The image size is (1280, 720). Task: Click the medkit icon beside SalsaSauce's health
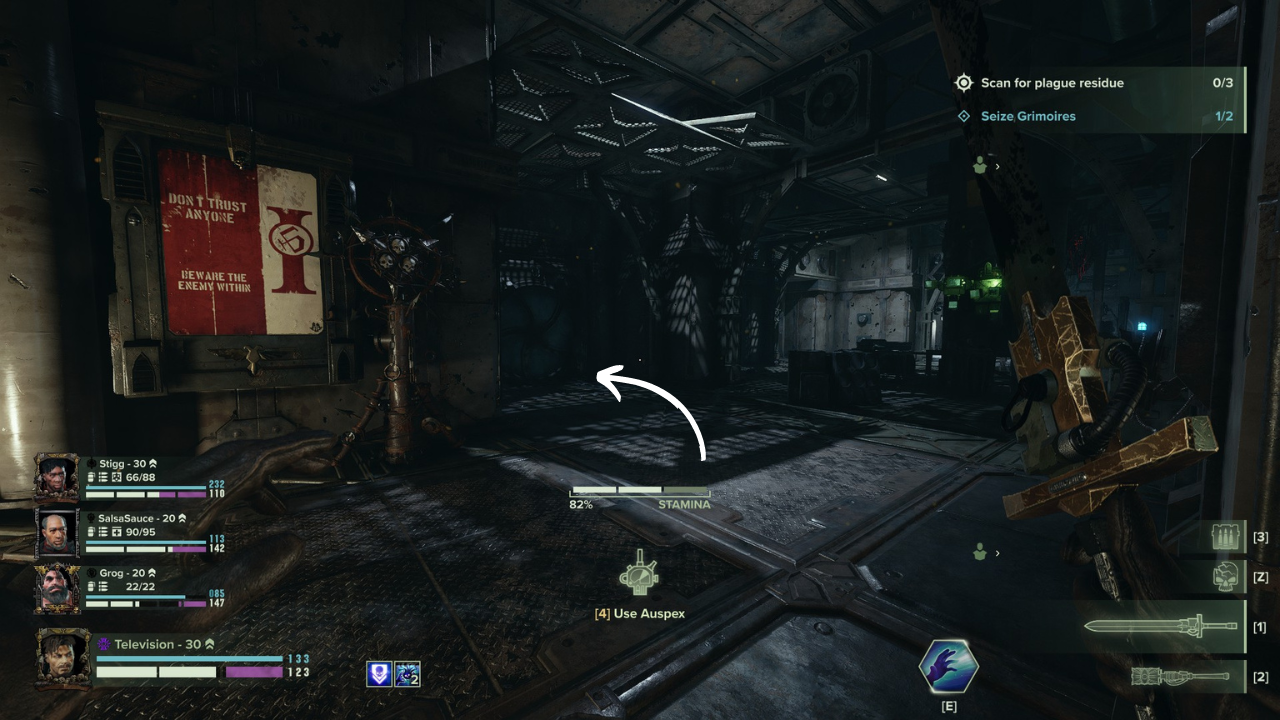point(118,531)
